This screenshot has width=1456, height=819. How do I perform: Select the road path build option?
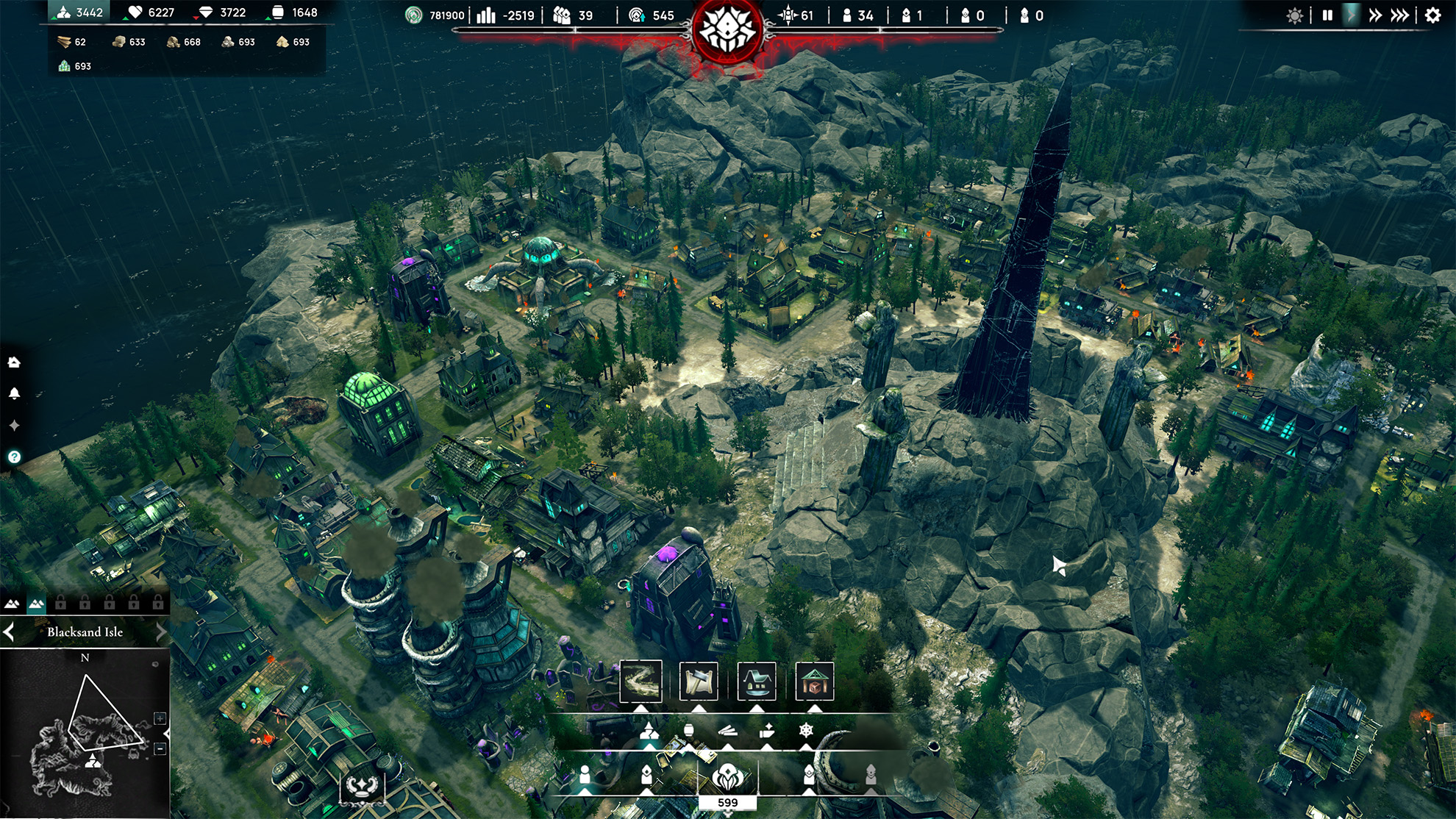640,681
